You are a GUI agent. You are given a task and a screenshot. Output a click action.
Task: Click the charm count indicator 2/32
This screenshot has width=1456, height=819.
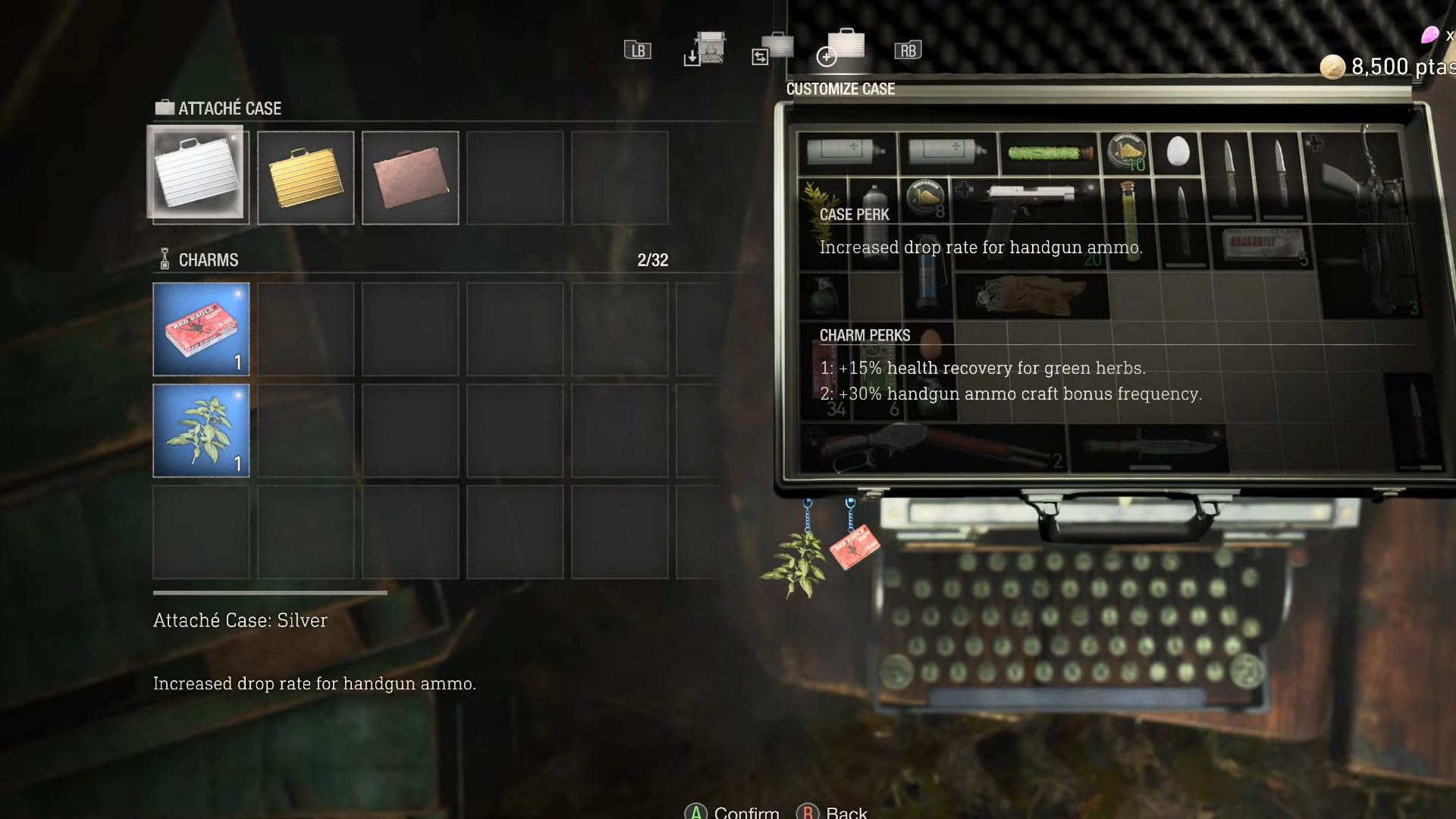[653, 259]
